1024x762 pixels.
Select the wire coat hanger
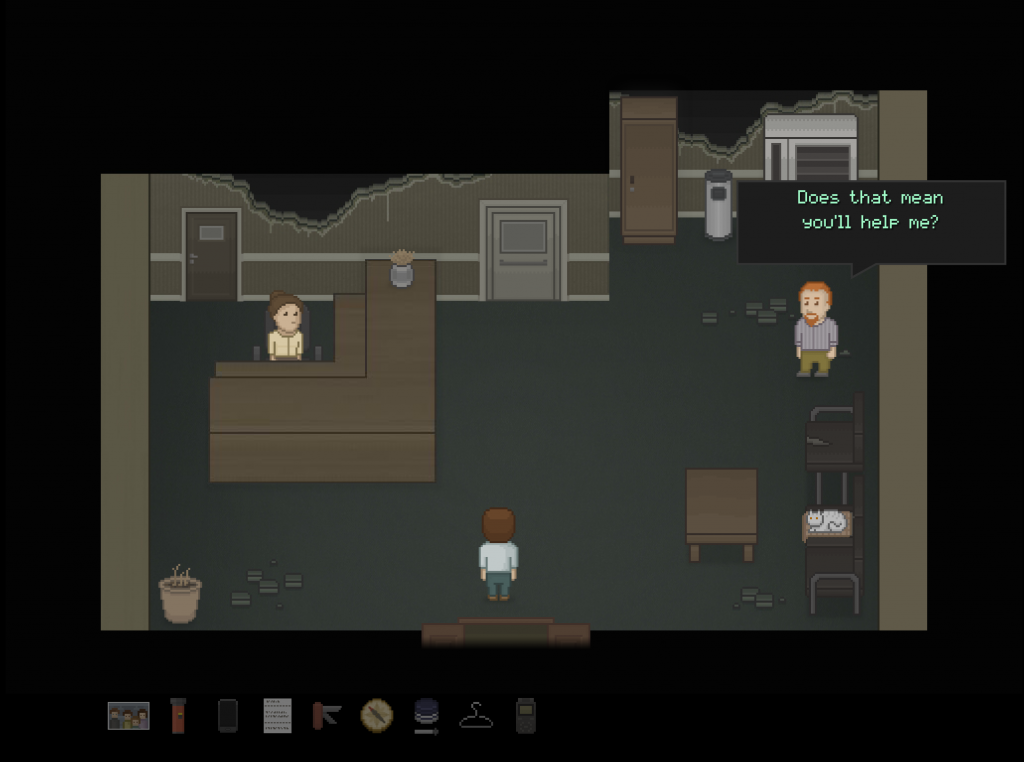(x=476, y=716)
